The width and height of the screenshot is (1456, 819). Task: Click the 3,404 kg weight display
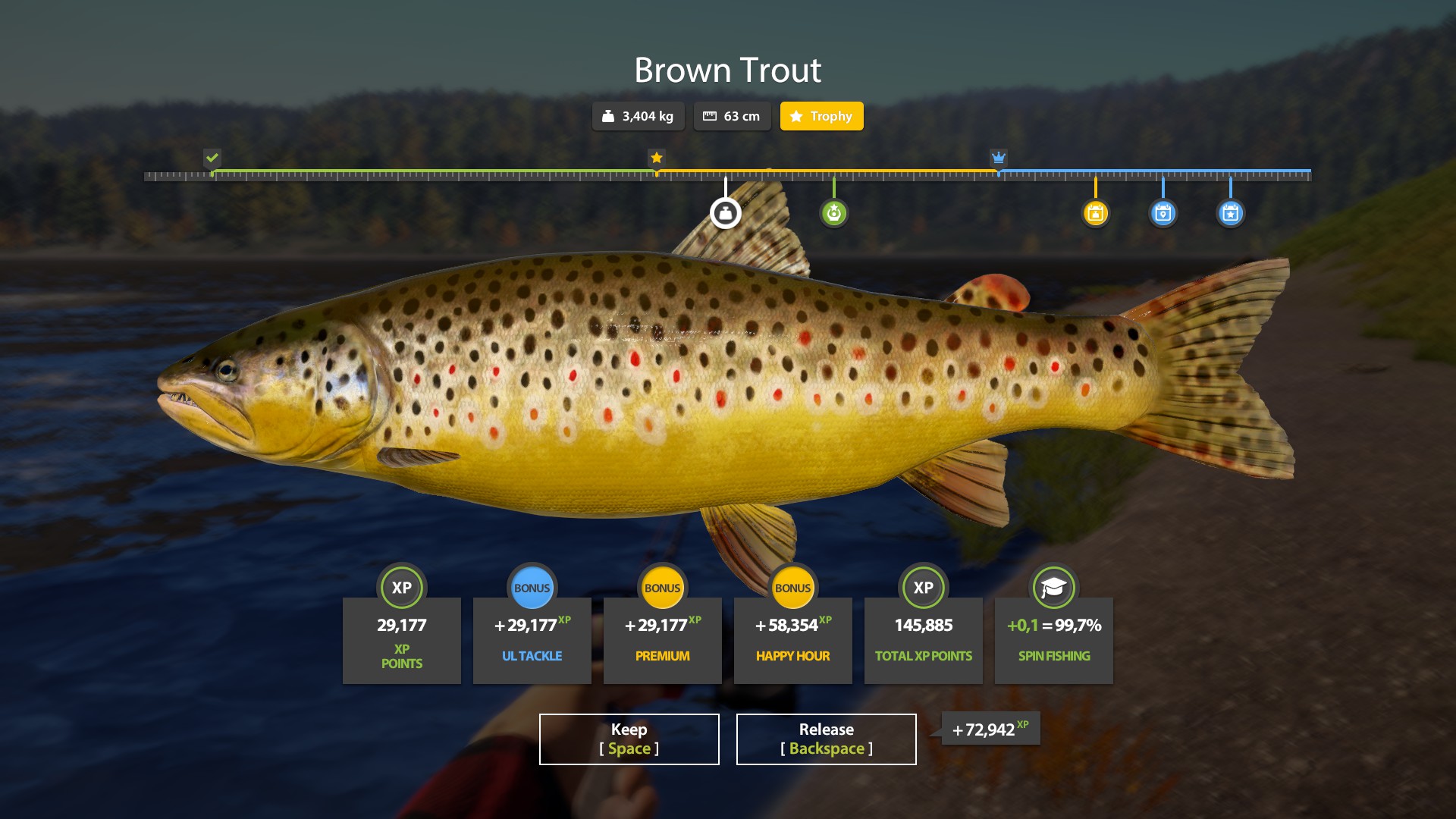638,116
